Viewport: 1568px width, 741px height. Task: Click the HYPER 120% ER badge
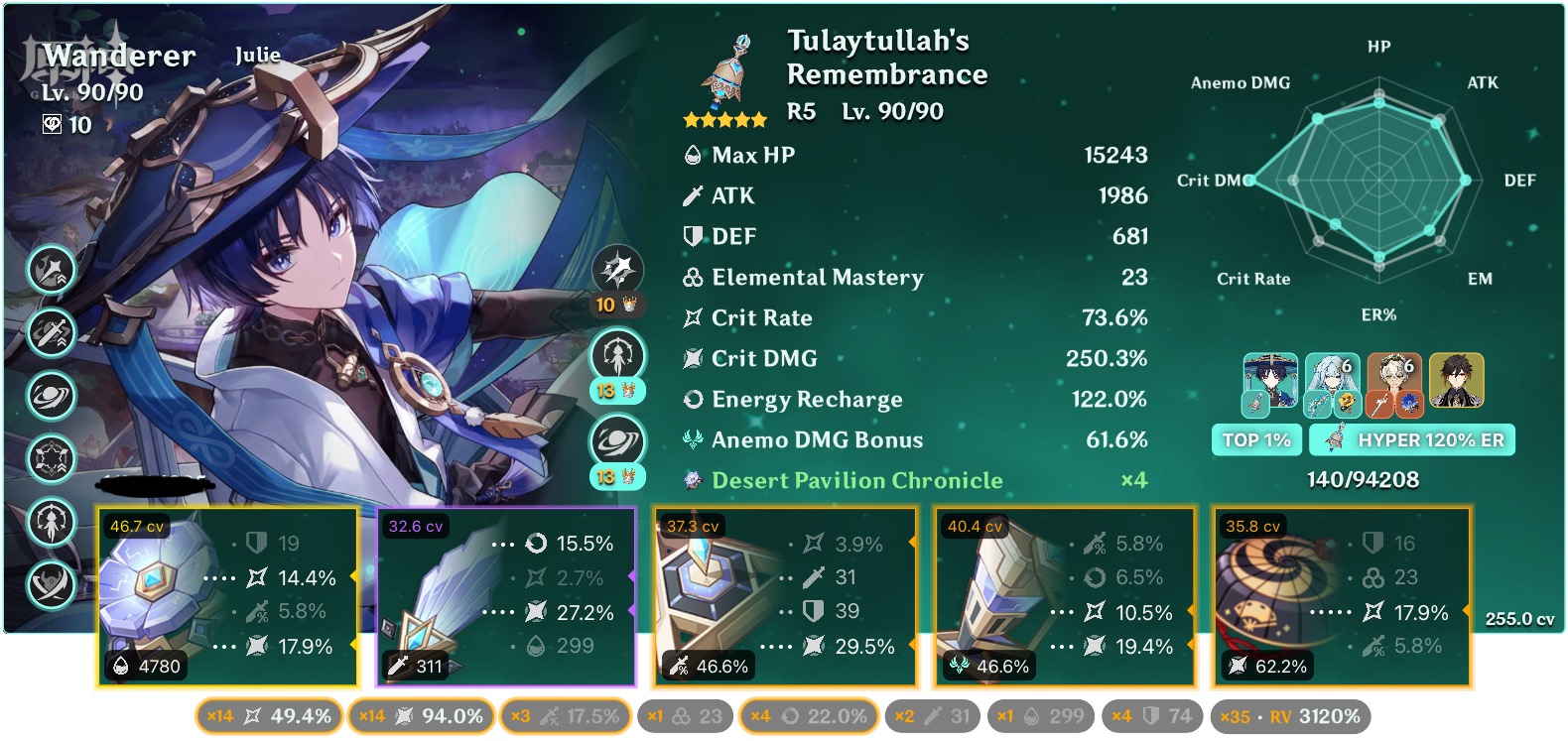pos(1413,439)
